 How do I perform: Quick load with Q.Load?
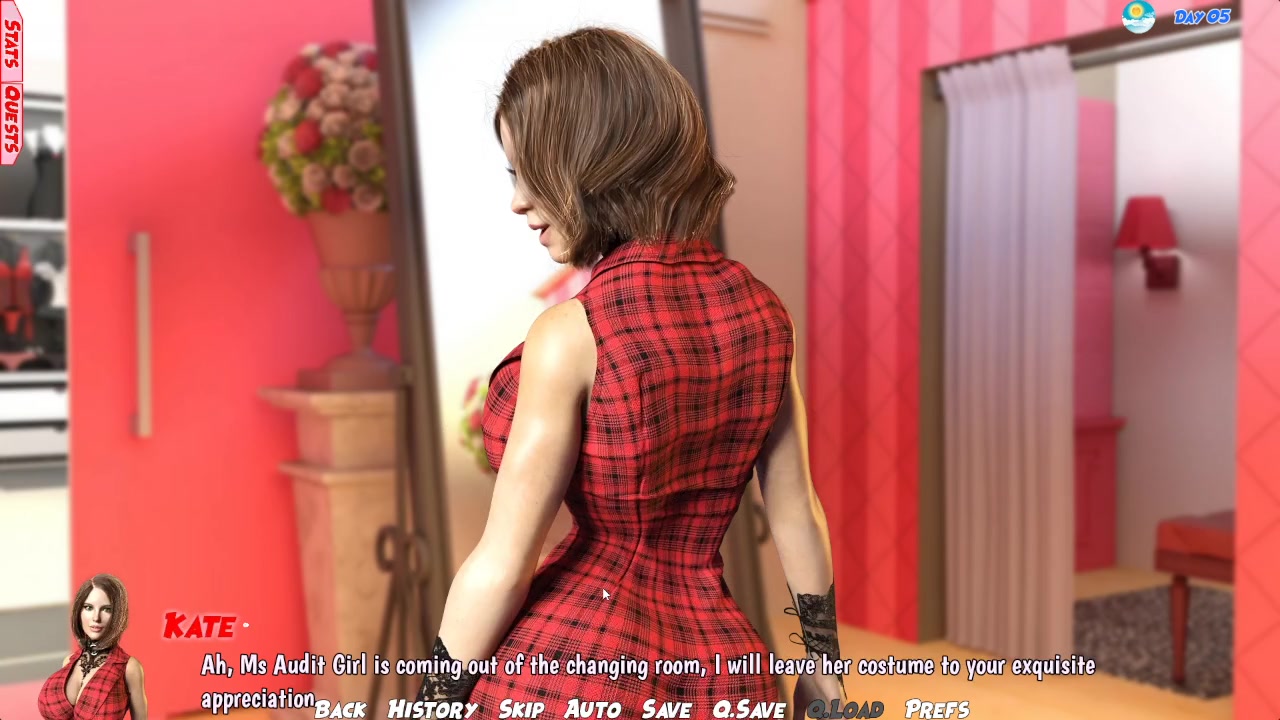845,709
